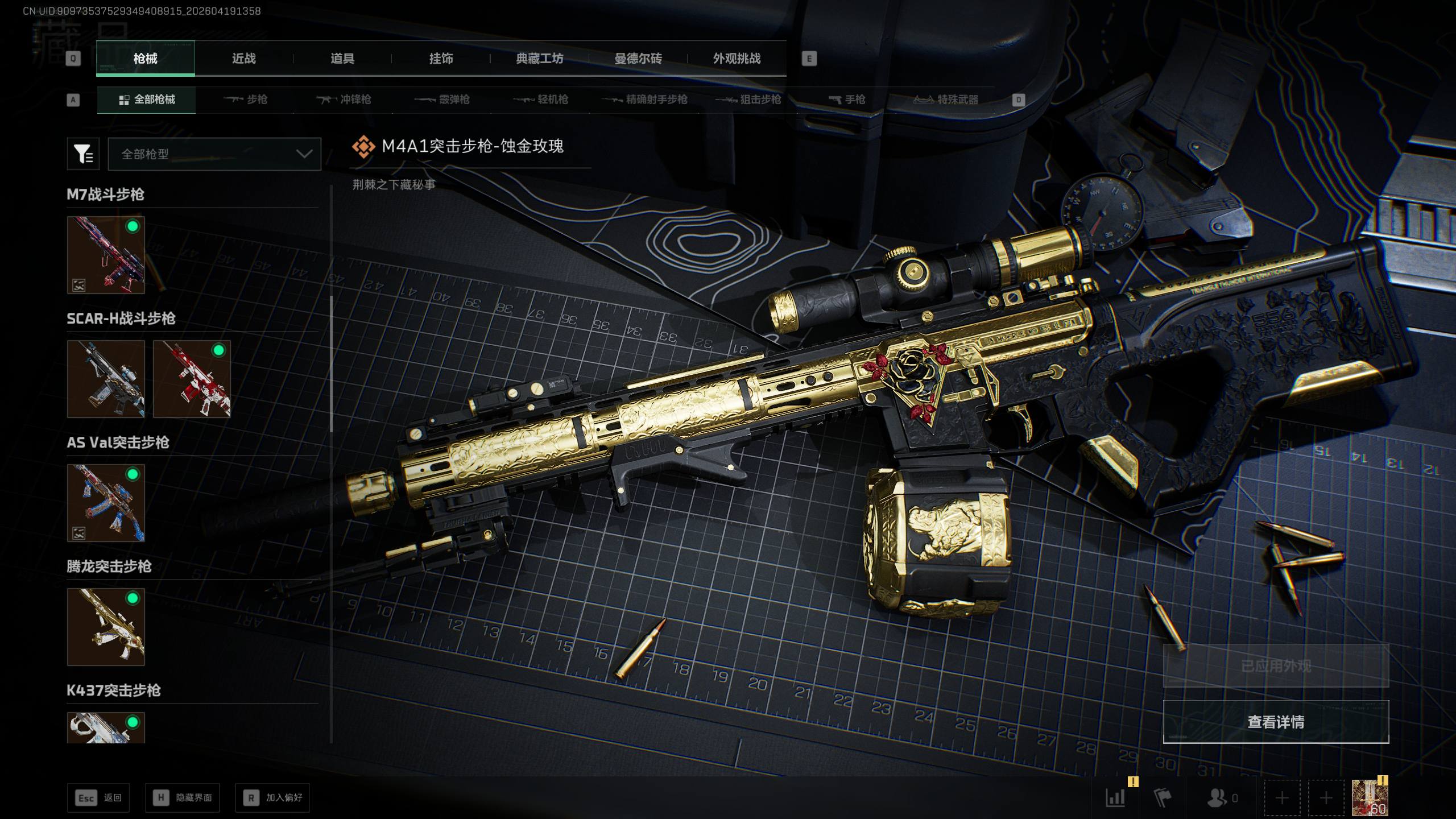Viewport: 1456px width, 819px height.
Task: Switch to the 近战 melee tab
Action: pyautogui.click(x=243, y=59)
